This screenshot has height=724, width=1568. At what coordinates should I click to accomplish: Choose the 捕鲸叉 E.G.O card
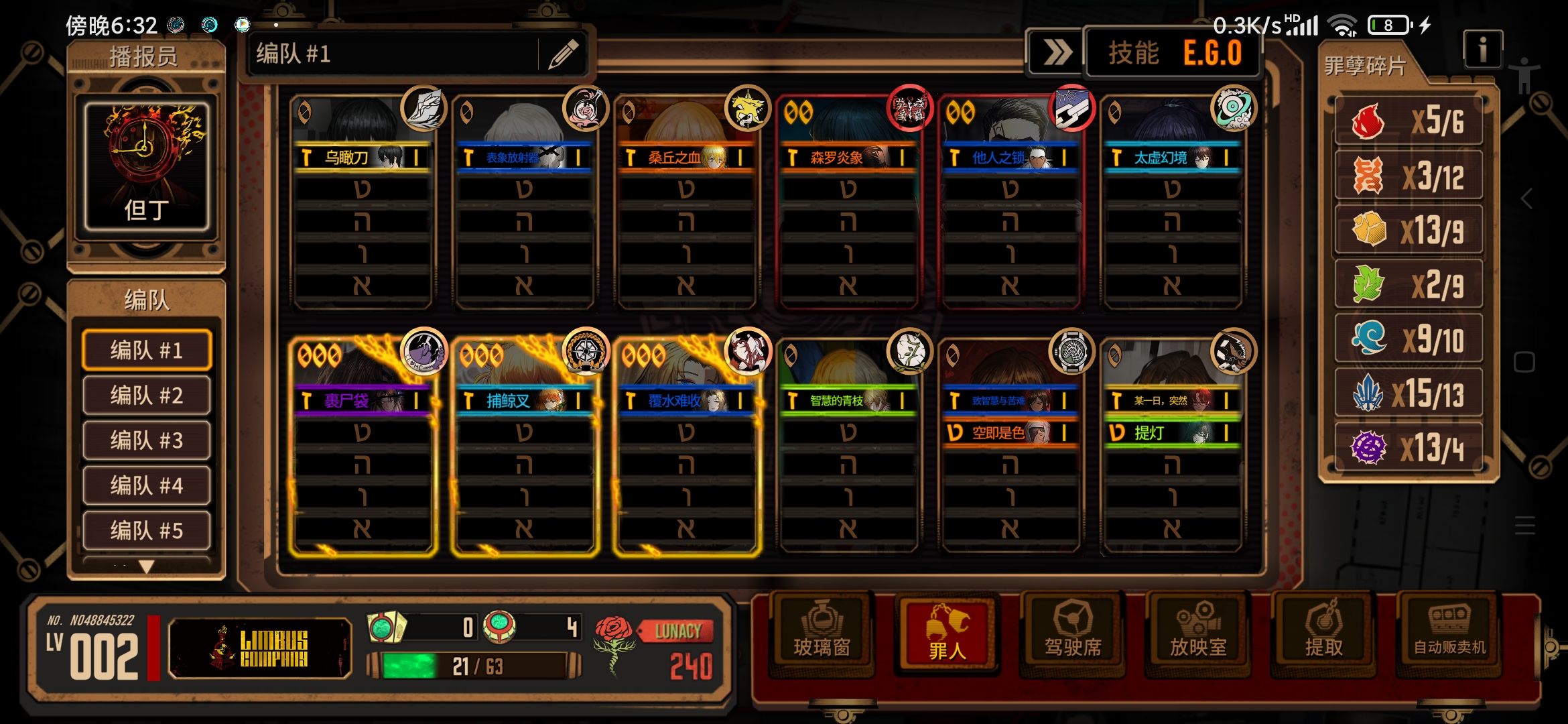click(x=524, y=401)
